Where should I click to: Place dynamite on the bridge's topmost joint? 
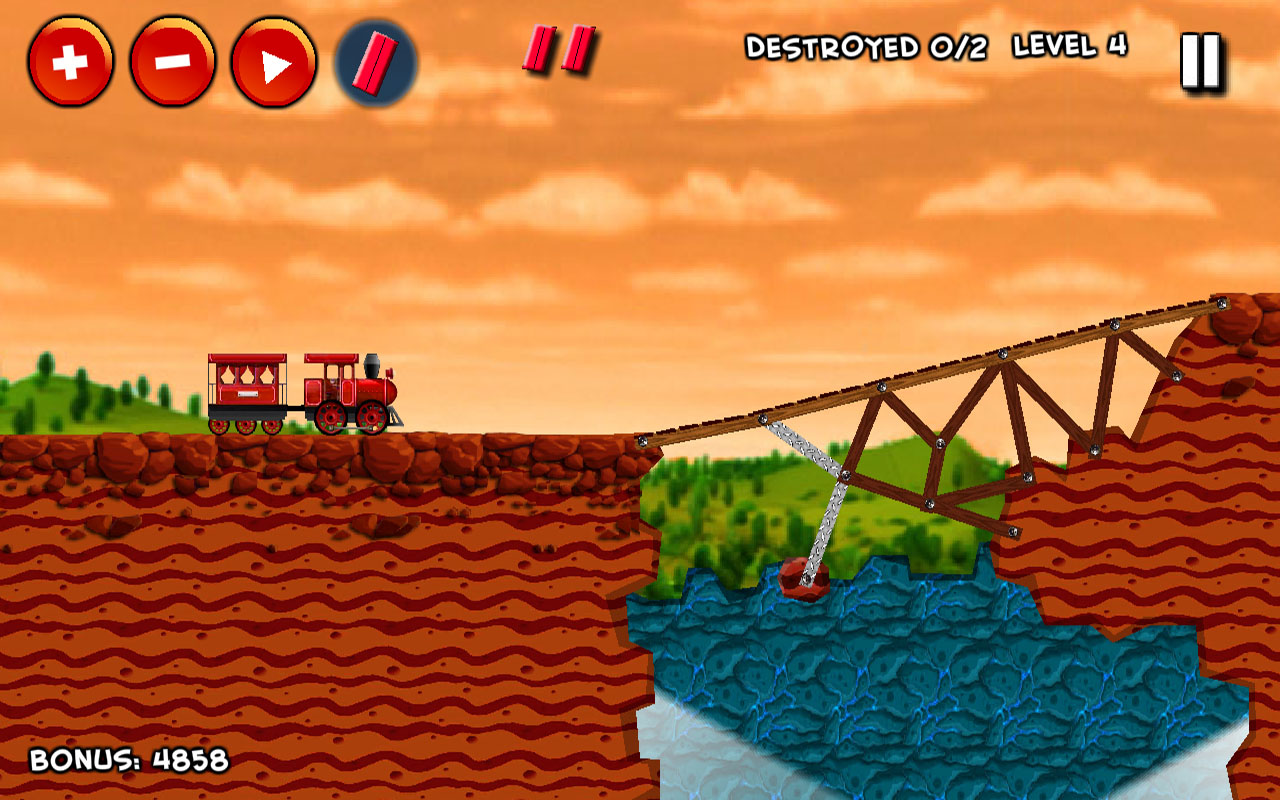1220,303
